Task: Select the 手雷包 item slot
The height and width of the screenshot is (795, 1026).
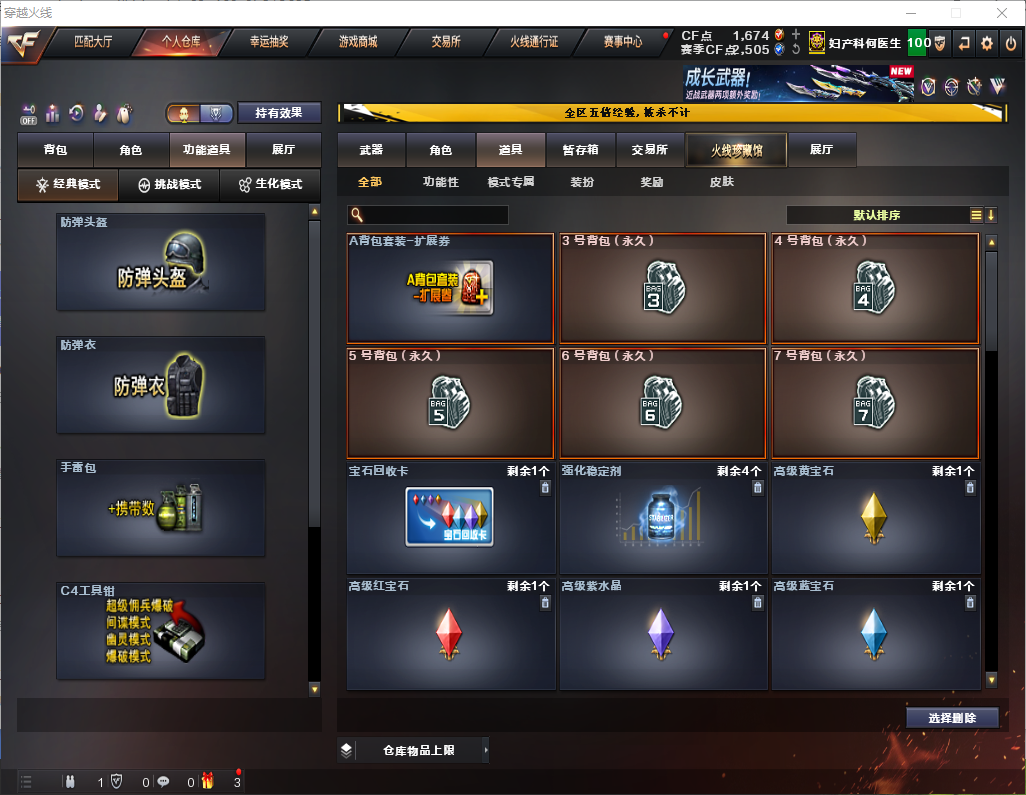Action: click(x=161, y=508)
